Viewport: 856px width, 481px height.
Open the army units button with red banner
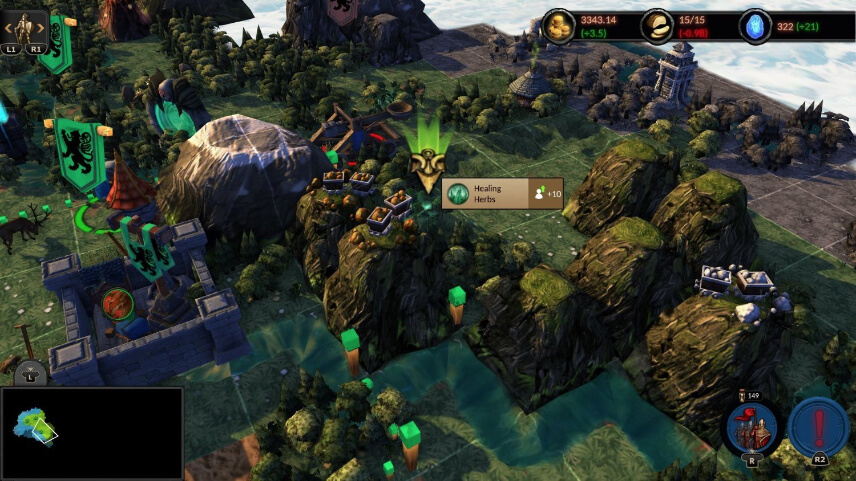tap(751, 427)
